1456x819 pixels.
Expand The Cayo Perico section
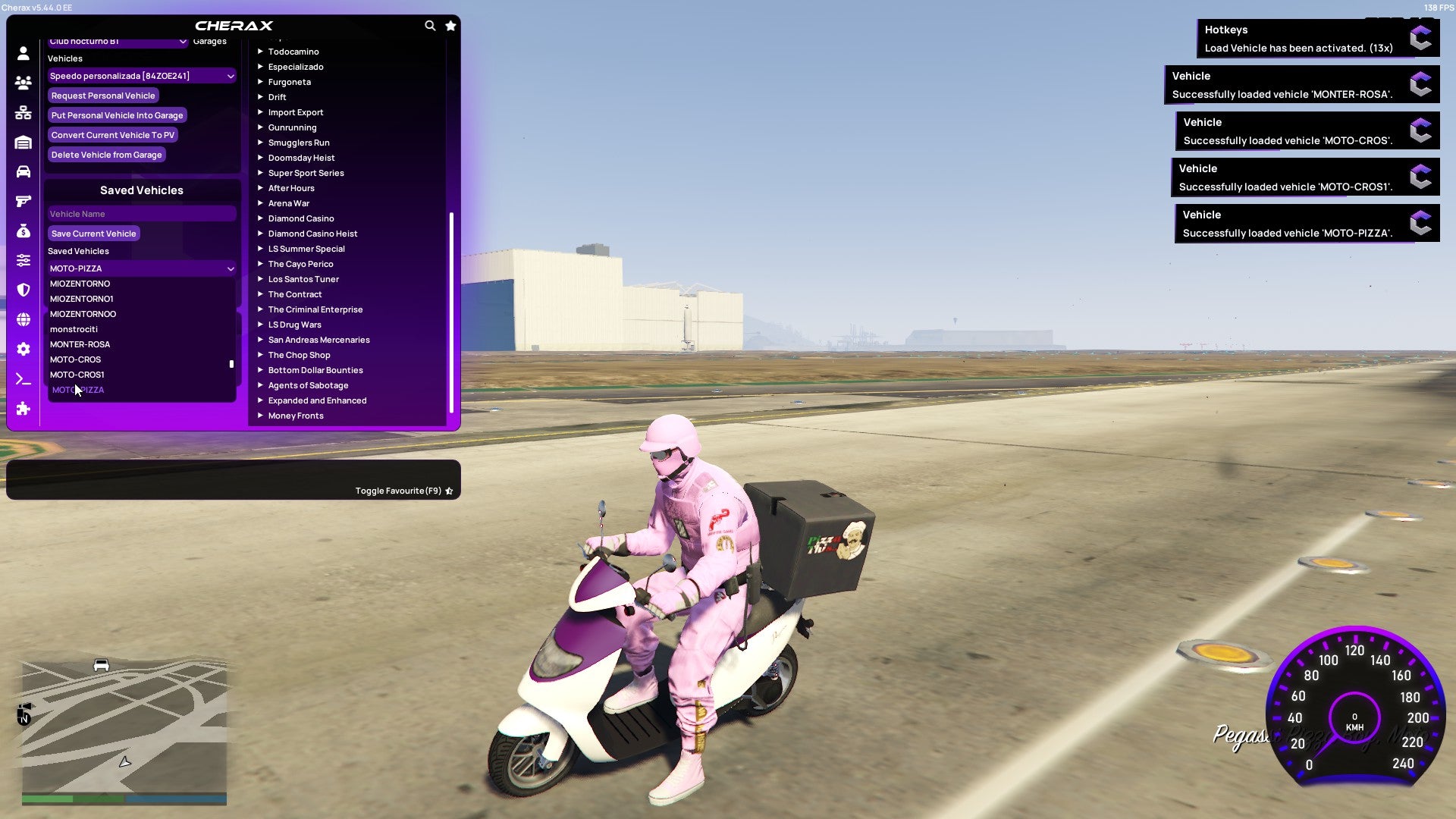300,264
